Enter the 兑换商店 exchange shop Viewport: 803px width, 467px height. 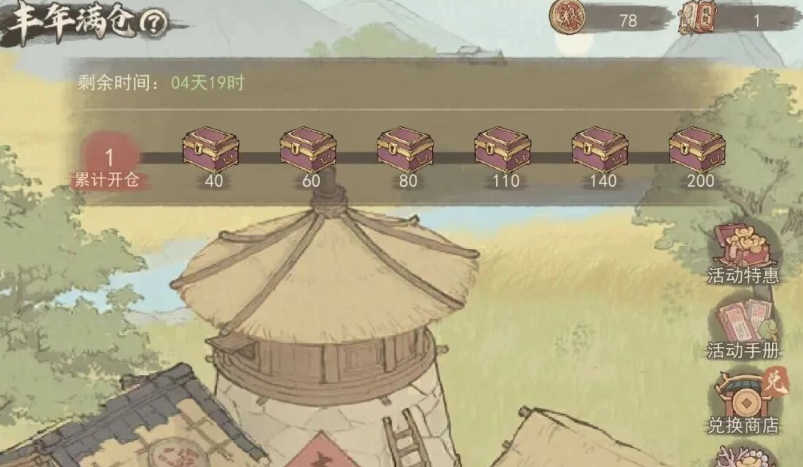tap(743, 400)
